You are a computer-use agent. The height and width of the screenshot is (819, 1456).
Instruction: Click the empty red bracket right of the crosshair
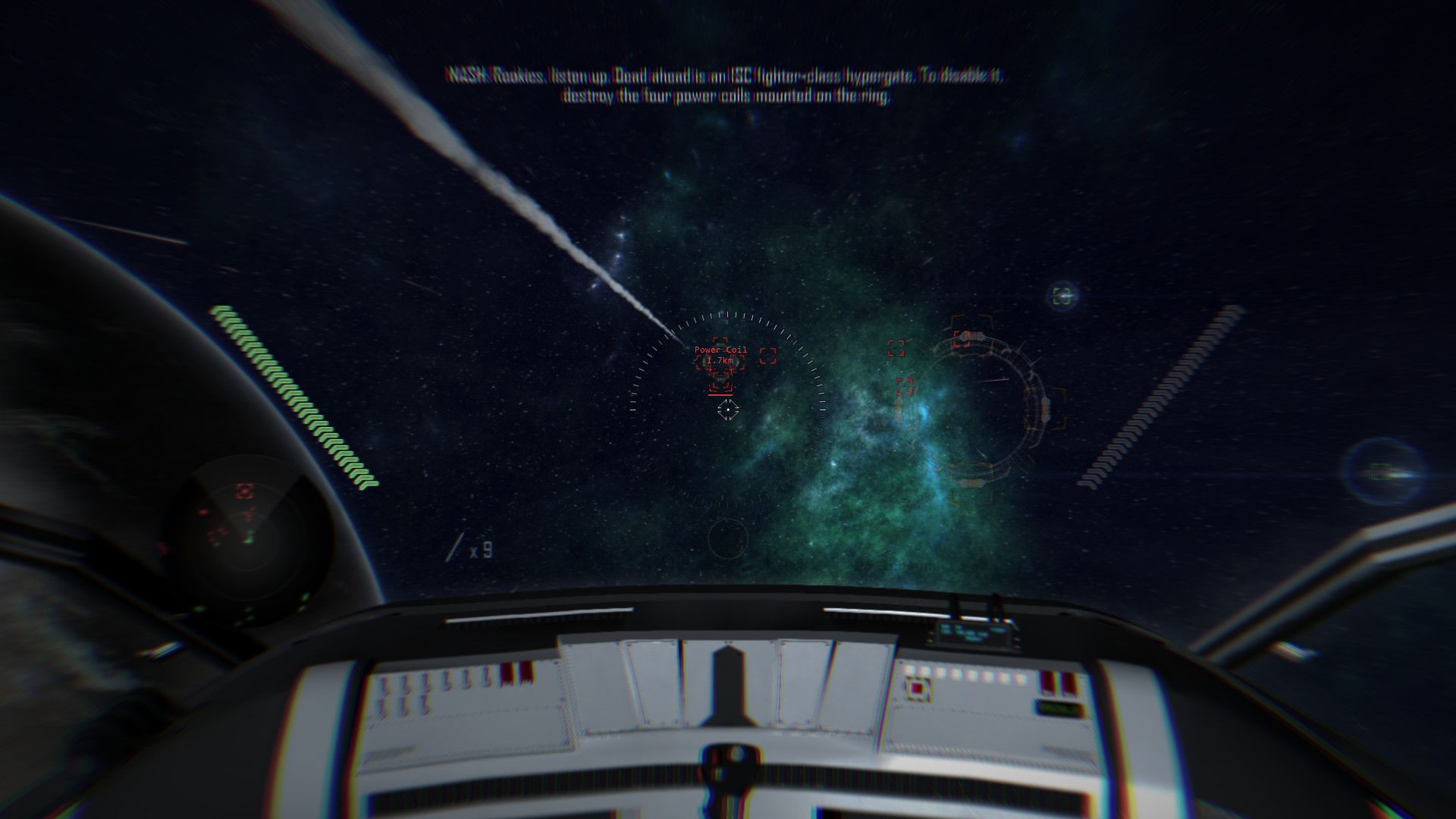coord(767,356)
